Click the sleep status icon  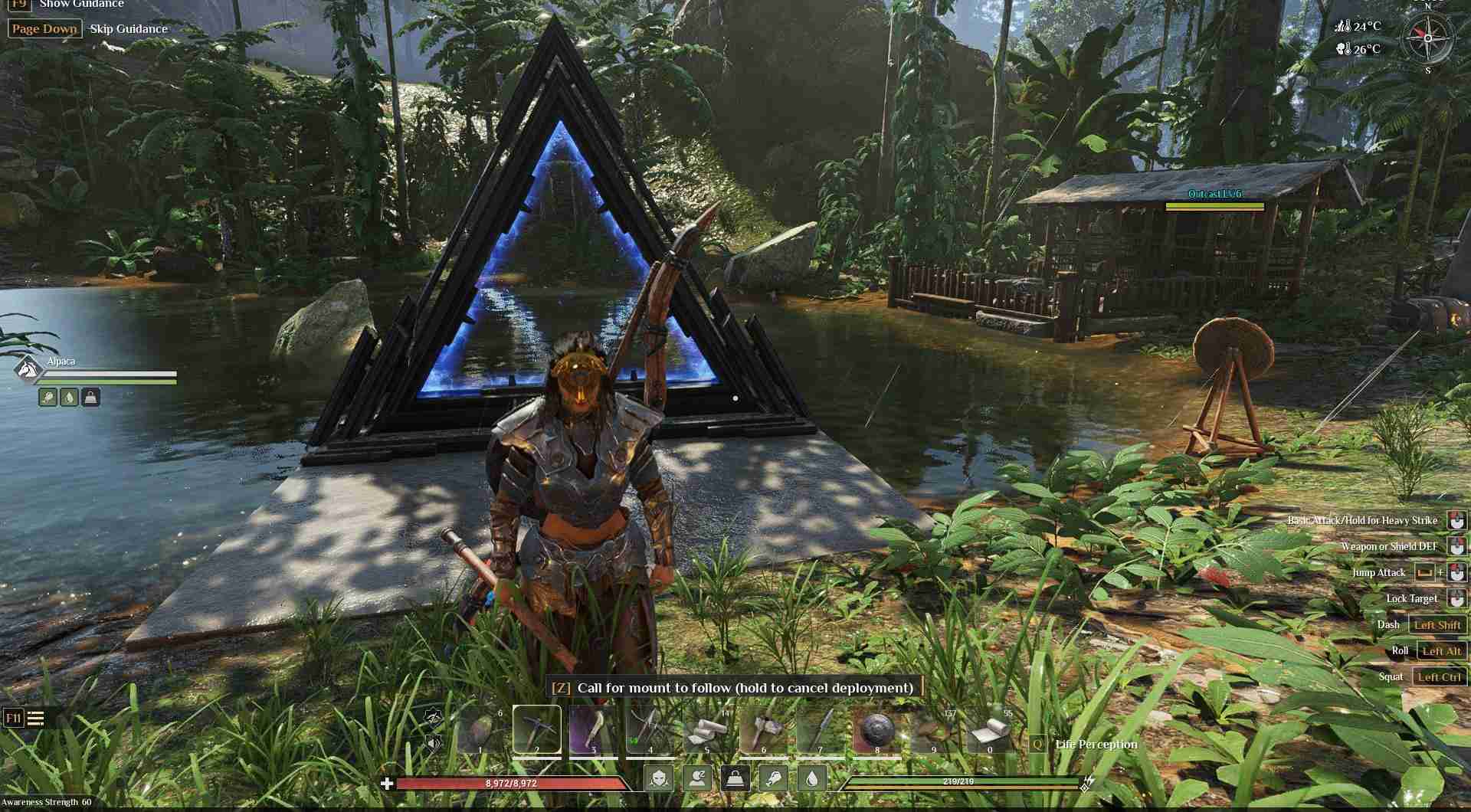[697, 778]
